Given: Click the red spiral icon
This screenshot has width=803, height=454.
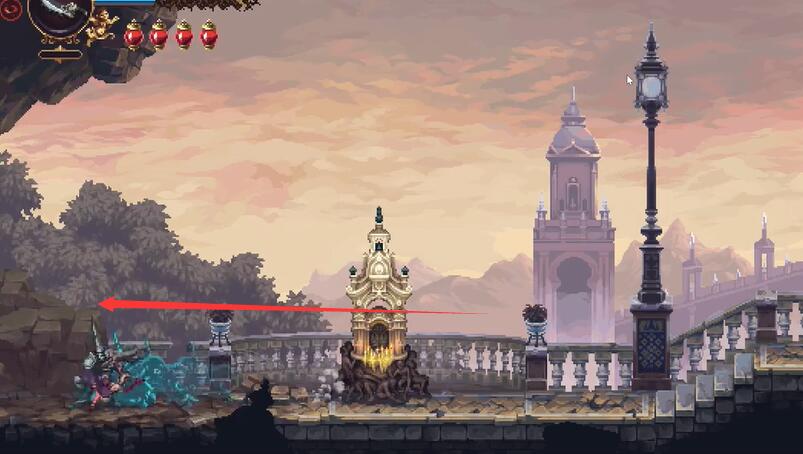Looking at the screenshot, I should tap(11, 12).
